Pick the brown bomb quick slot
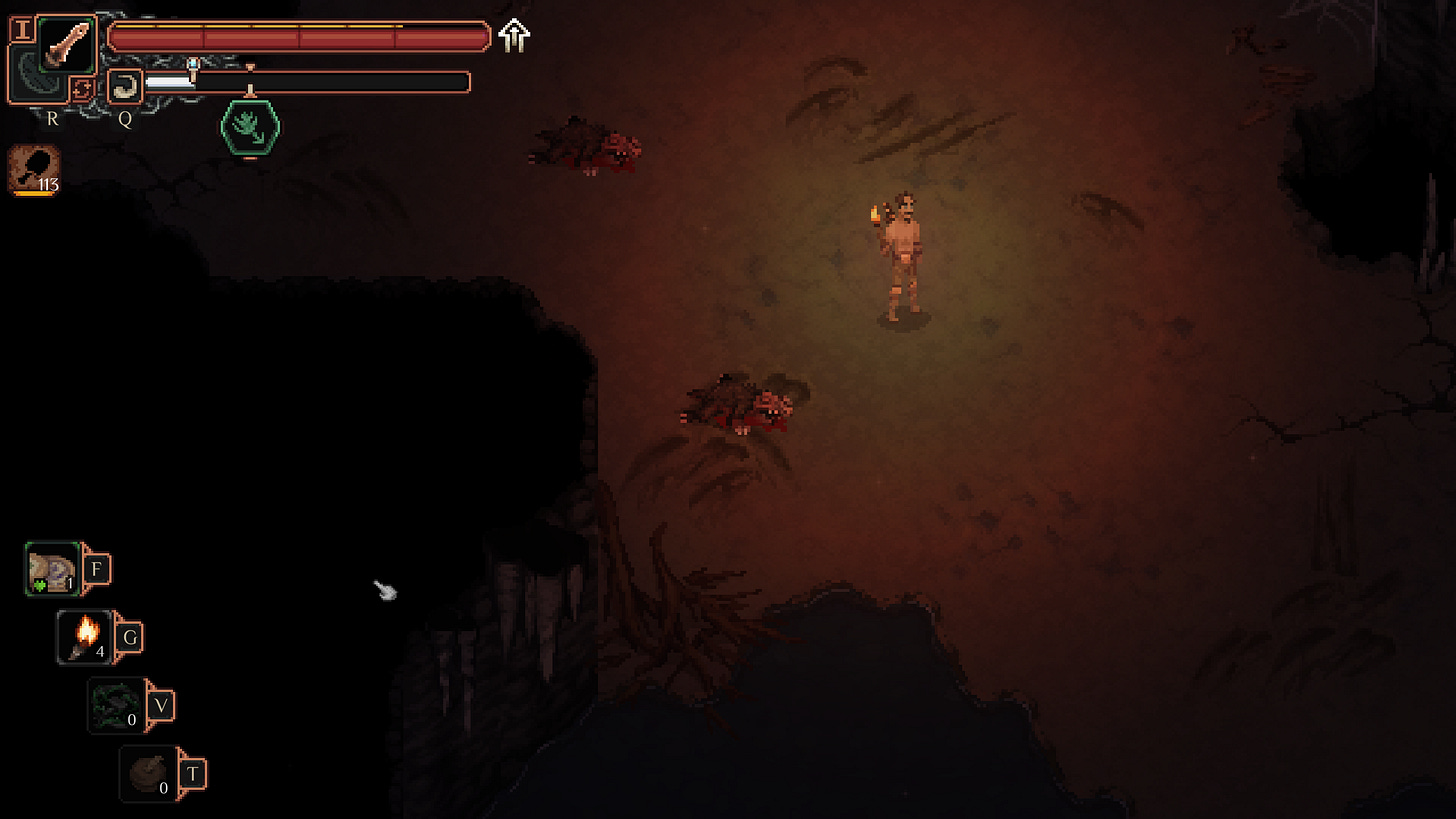Viewport: 1456px width, 819px height. 149,773
